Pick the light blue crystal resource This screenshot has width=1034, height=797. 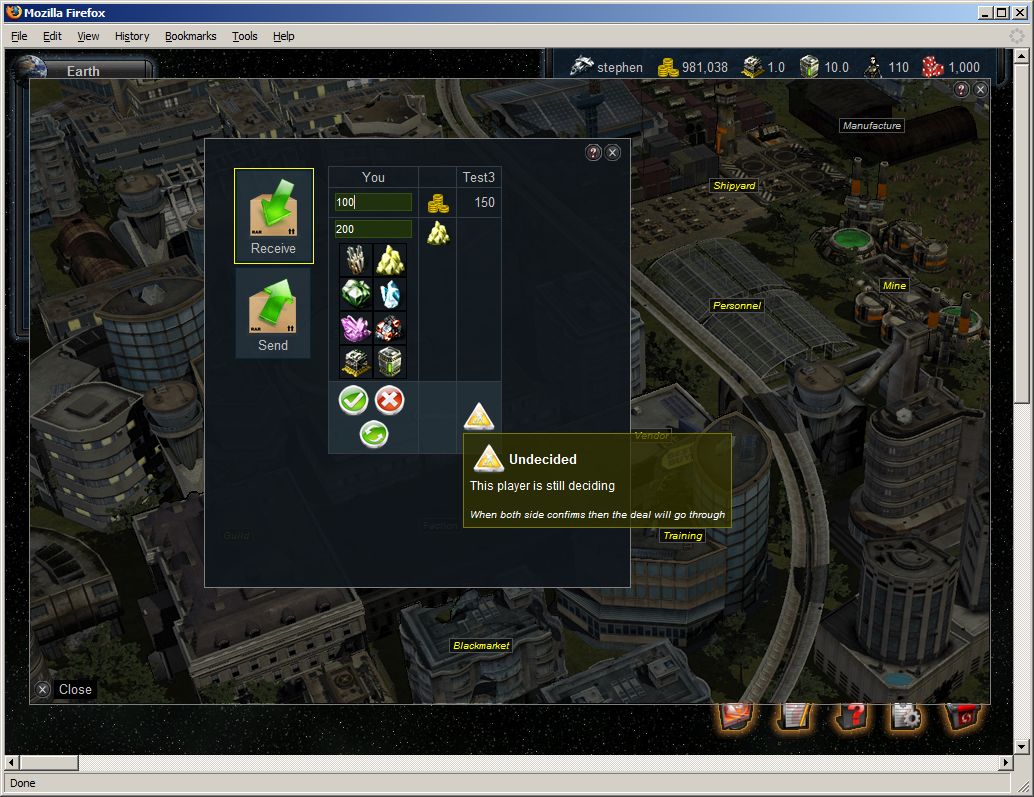coord(390,293)
